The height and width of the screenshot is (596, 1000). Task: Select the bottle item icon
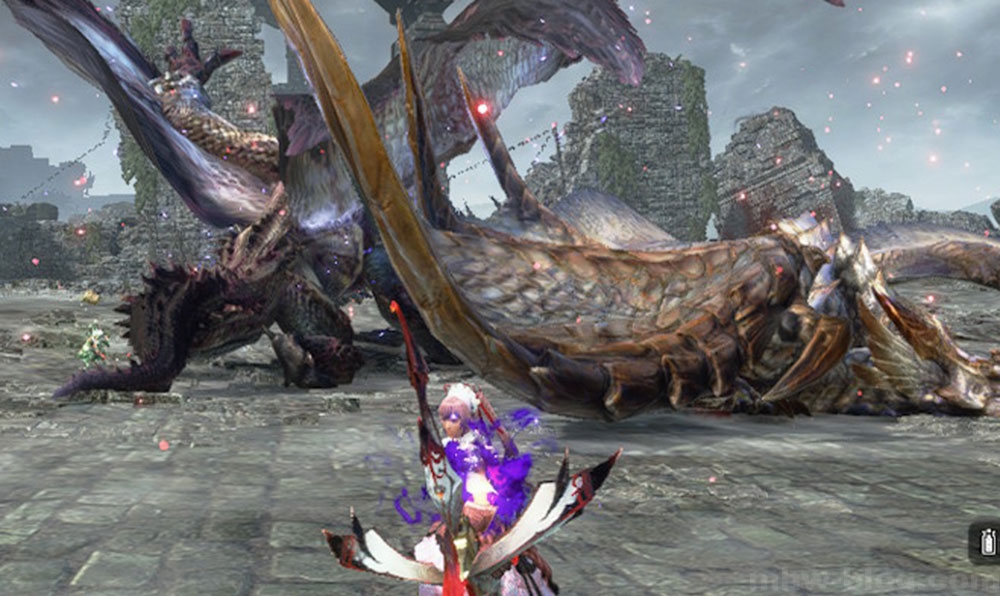[986, 543]
